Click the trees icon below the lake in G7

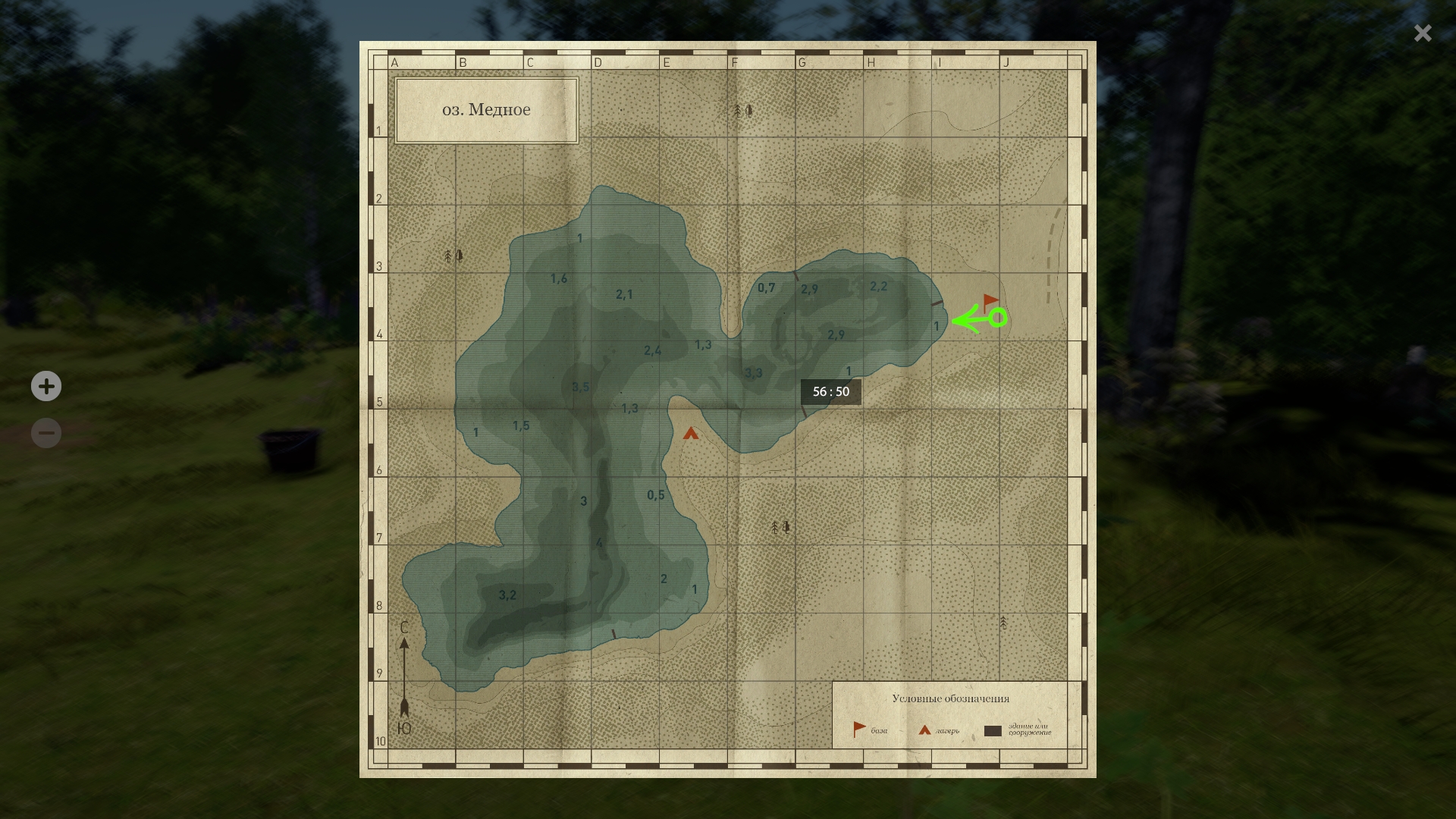779,526
